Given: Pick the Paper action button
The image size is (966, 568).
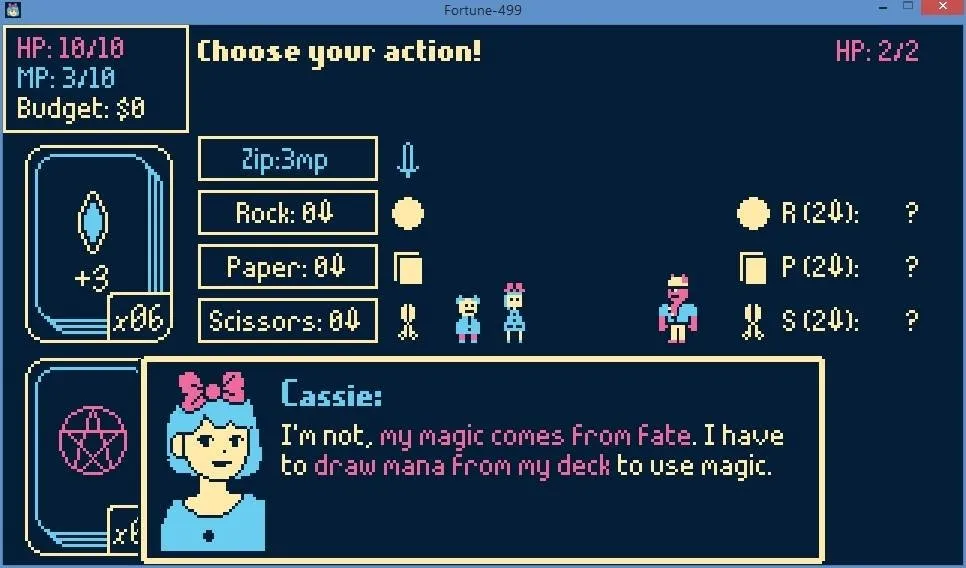Looking at the screenshot, I should click(288, 267).
